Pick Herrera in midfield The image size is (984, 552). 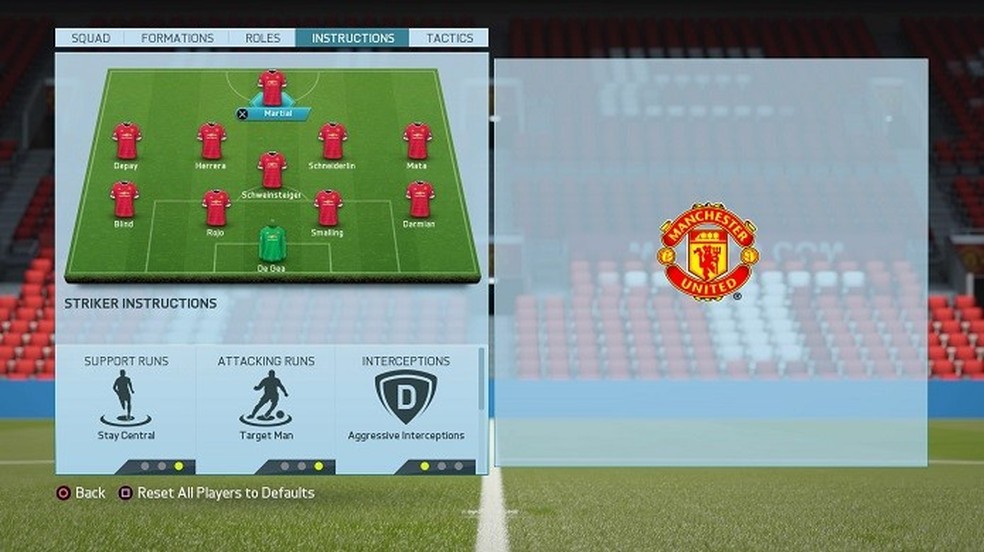pos(211,141)
